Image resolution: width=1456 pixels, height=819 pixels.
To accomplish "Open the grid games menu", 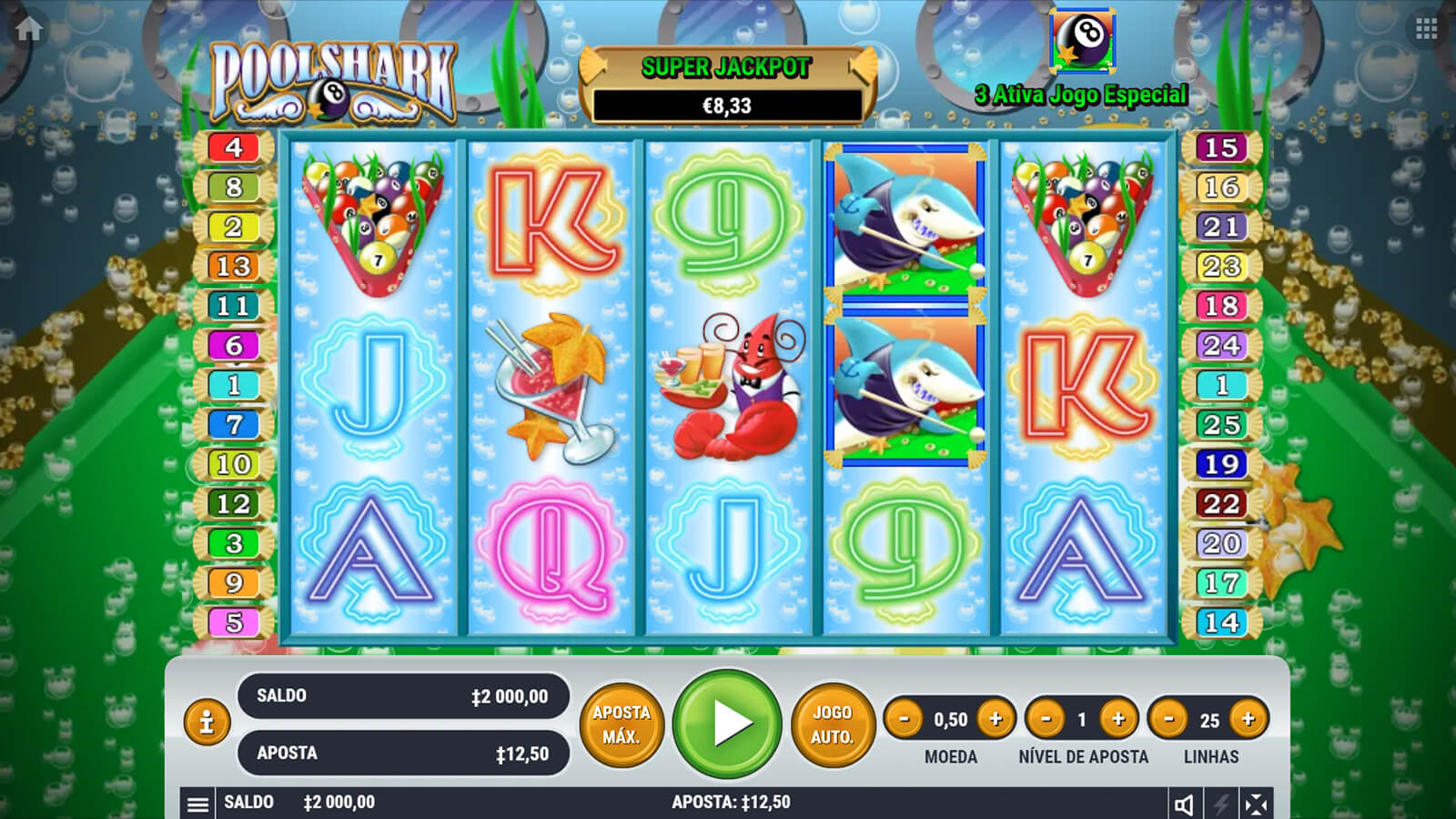I will tap(1426, 28).
